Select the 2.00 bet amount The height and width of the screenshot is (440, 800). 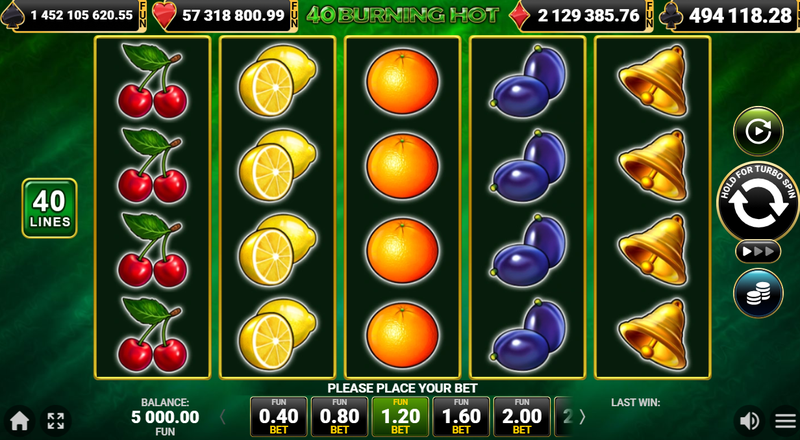(x=522, y=417)
